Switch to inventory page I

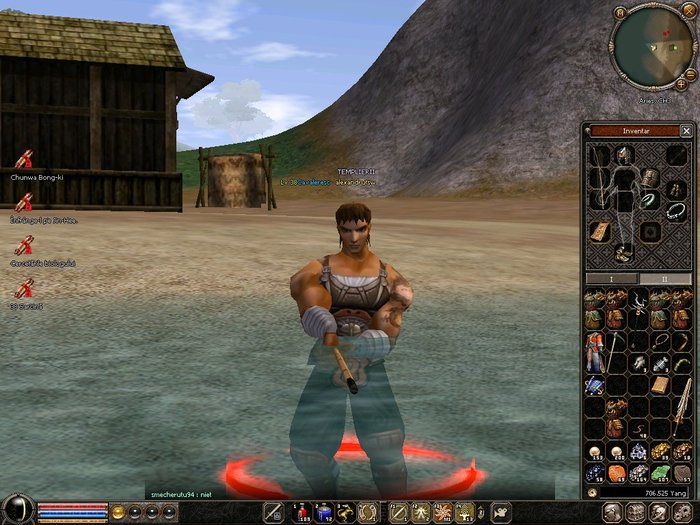(612, 278)
